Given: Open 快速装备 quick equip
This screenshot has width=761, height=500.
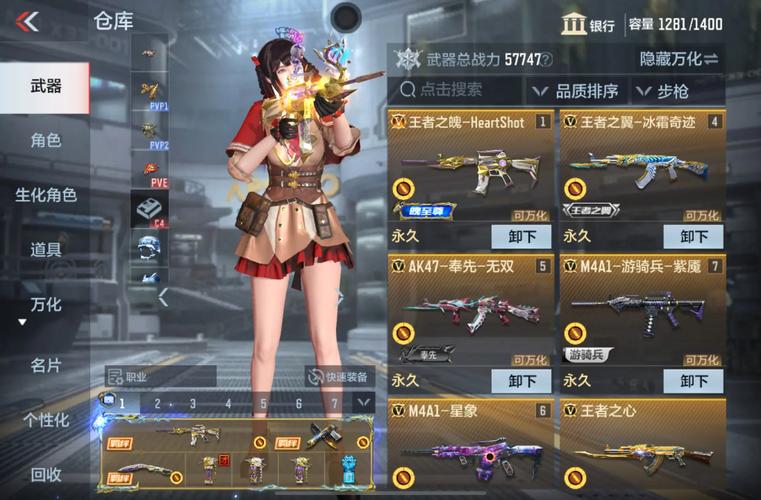Looking at the screenshot, I should tap(338, 377).
